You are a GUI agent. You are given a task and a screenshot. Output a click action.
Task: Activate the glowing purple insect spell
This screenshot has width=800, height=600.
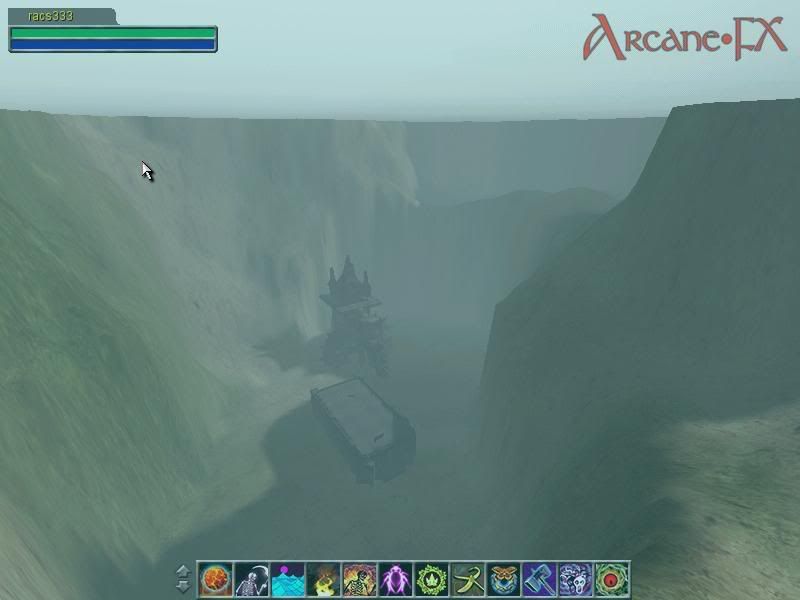(x=395, y=578)
